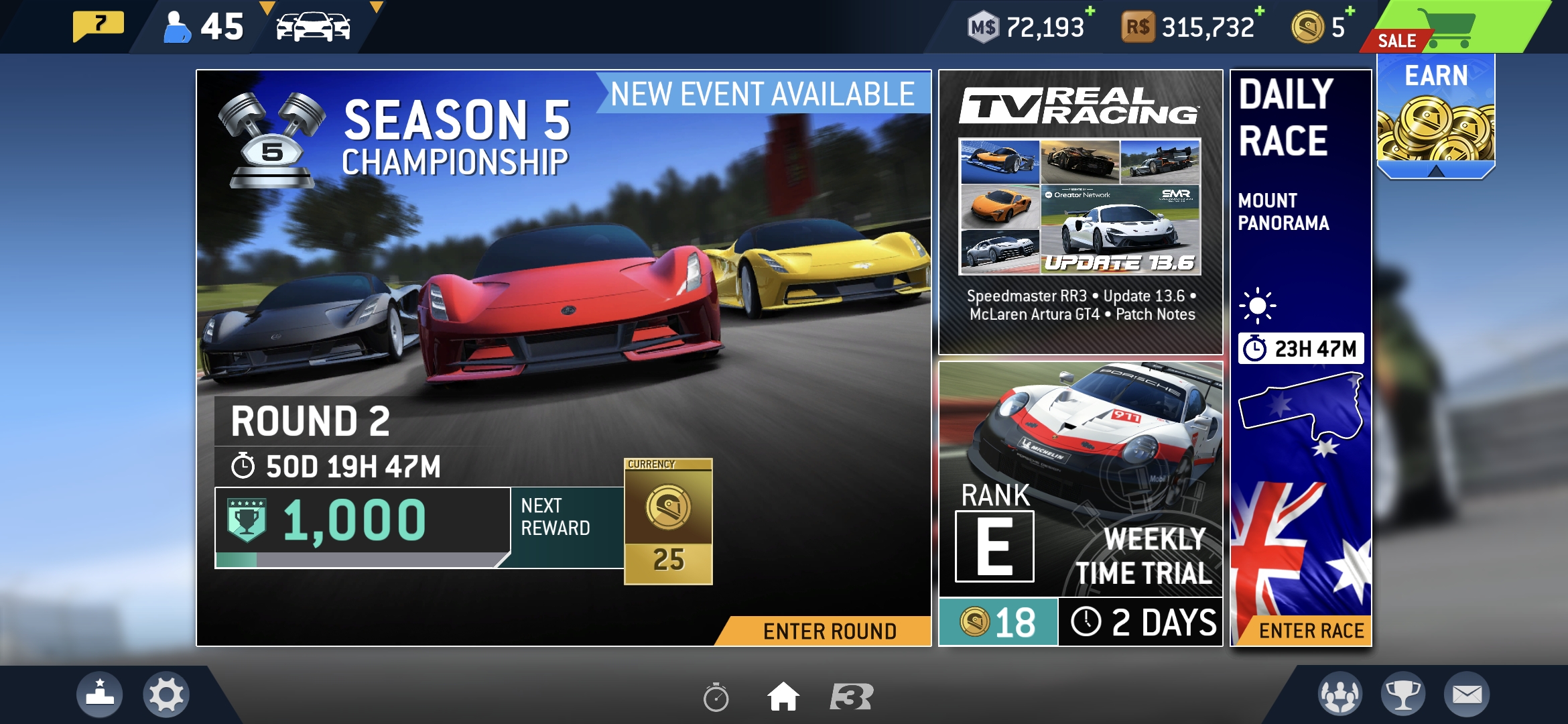Show the leaderboard podium icon

point(100,695)
